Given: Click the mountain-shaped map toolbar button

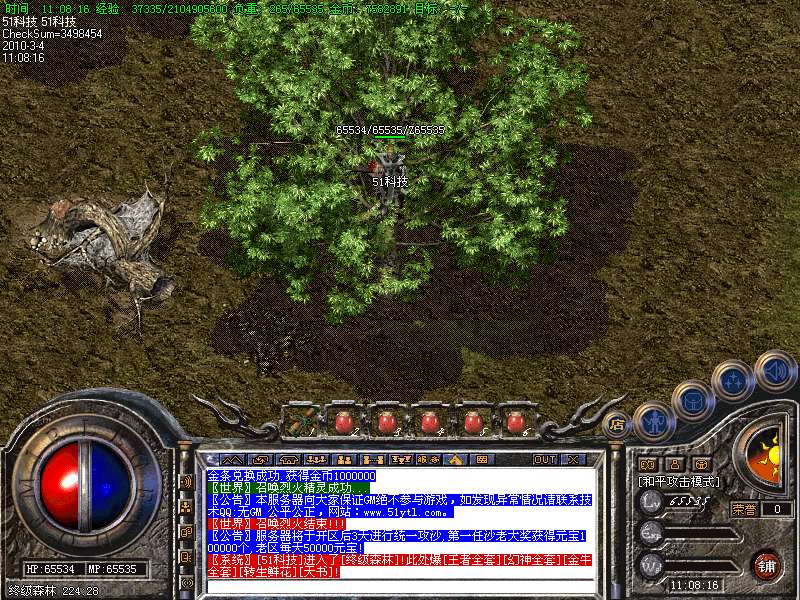Looking at the screenshot, I should (232, 459).
